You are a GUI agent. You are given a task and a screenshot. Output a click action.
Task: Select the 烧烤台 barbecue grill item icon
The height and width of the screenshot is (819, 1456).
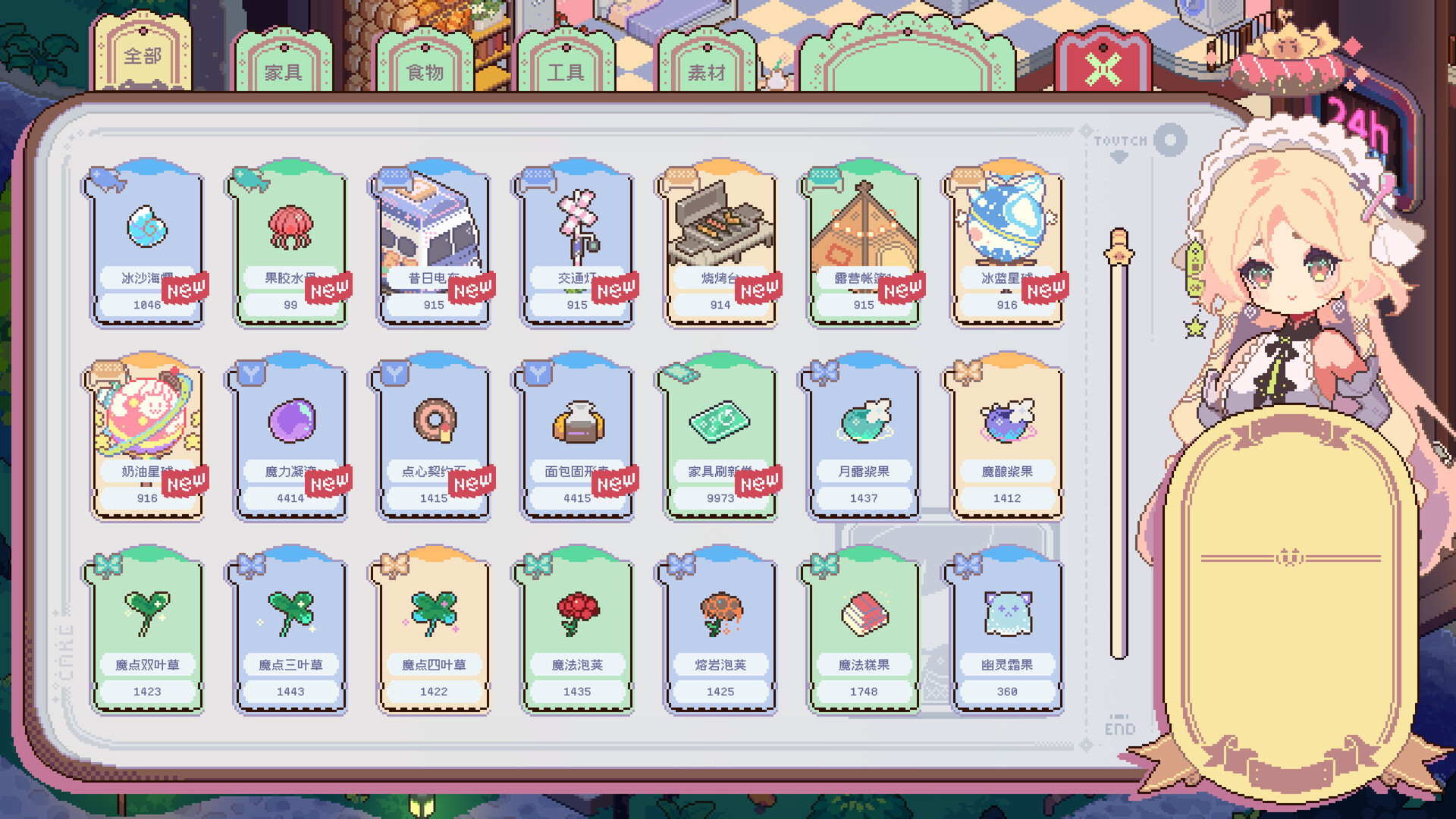pyautogui.click(x=719, y=224)
